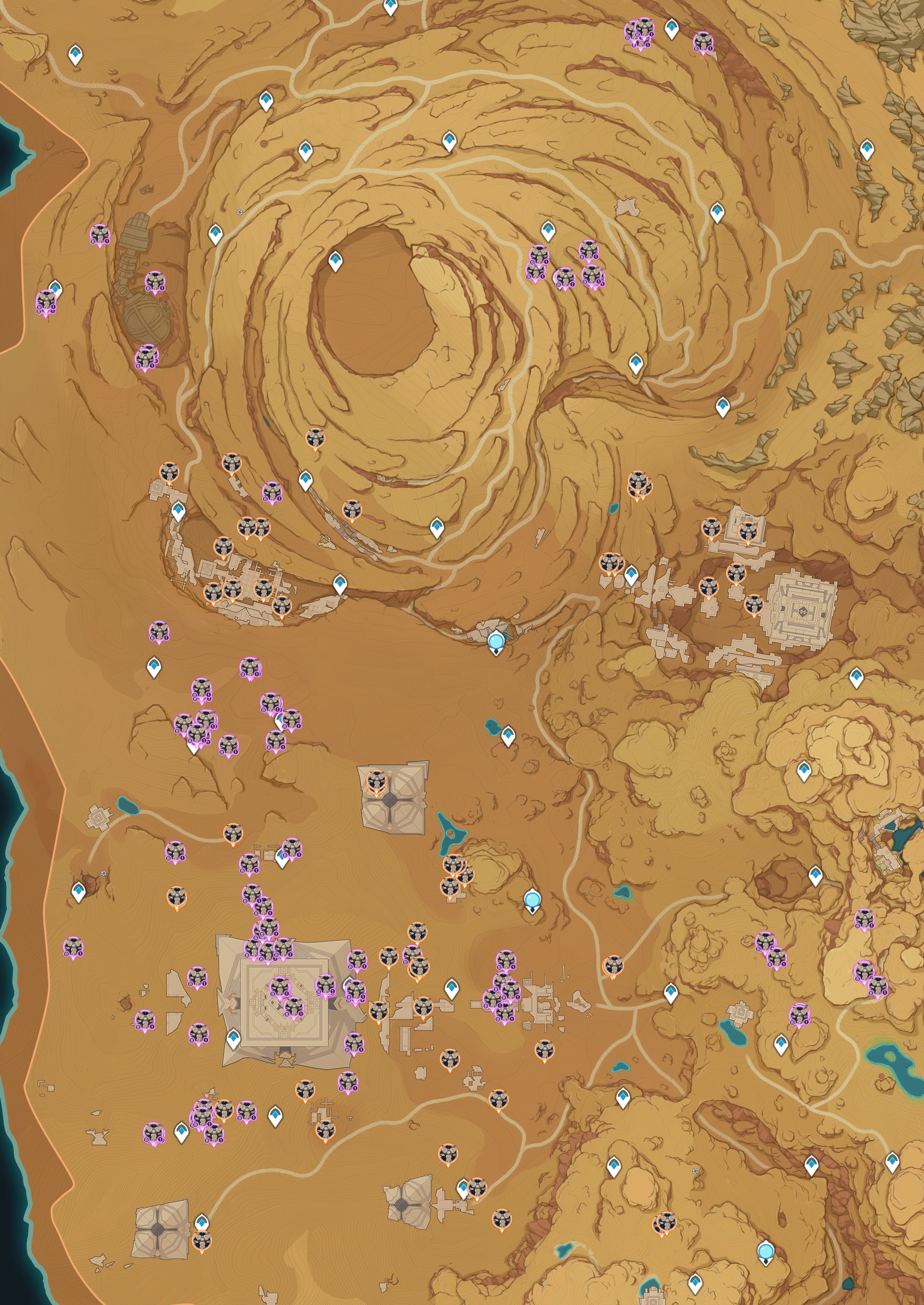Choose the waypoint beside the coastal cave entrance
Screen dimensions: 924x1305
coord(79,891)
